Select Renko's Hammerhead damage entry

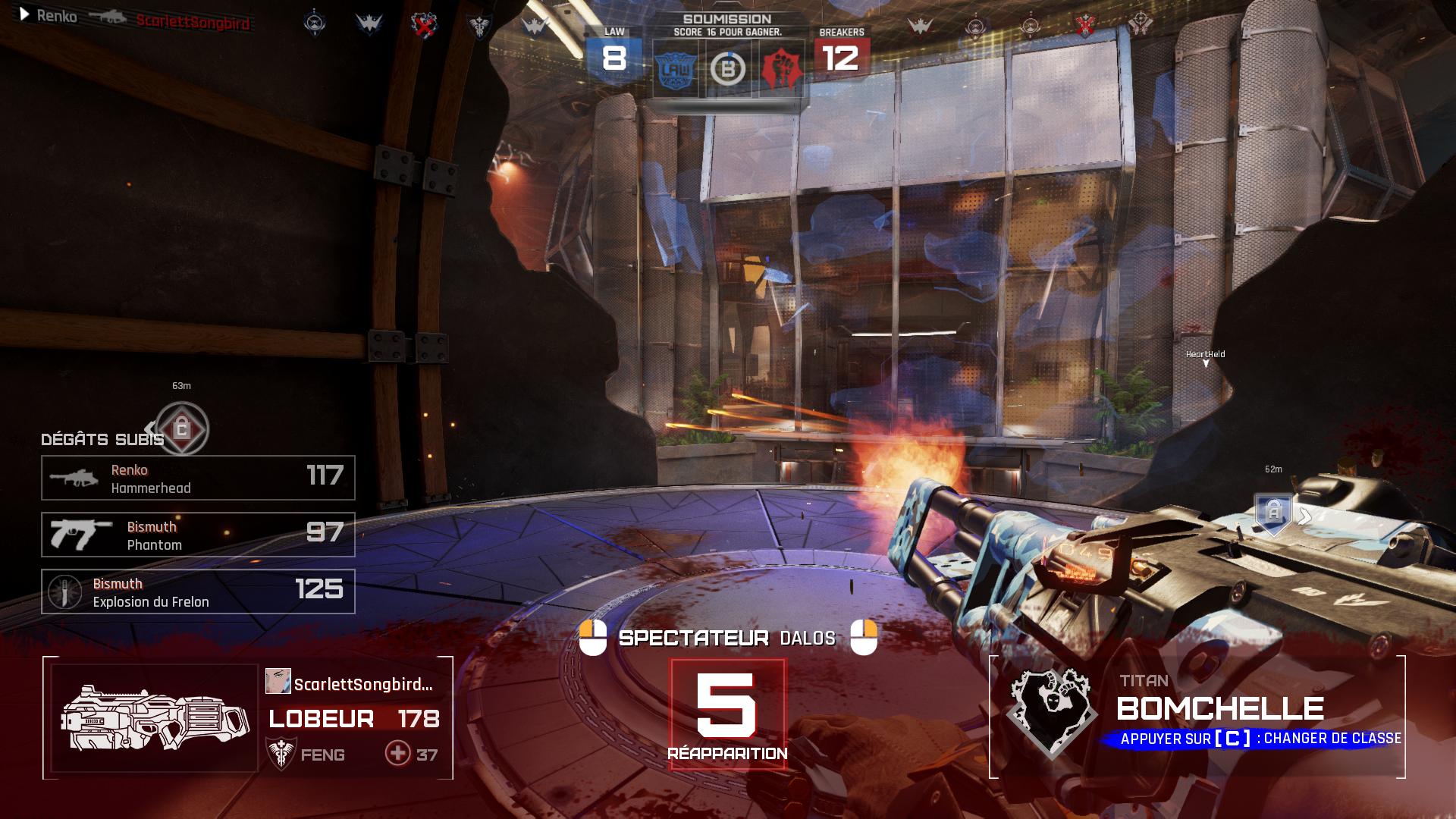tap(198, 478)
